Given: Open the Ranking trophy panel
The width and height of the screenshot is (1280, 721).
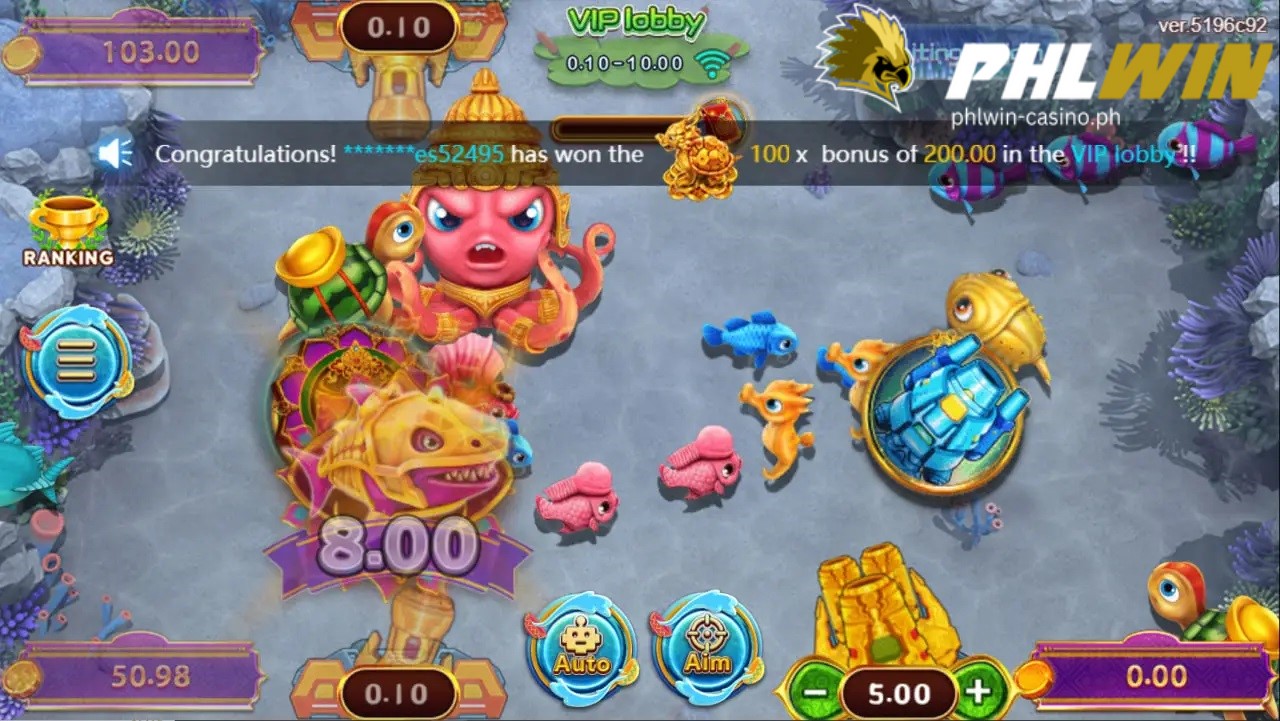Looking at the screenshot, I should [68, 231].
